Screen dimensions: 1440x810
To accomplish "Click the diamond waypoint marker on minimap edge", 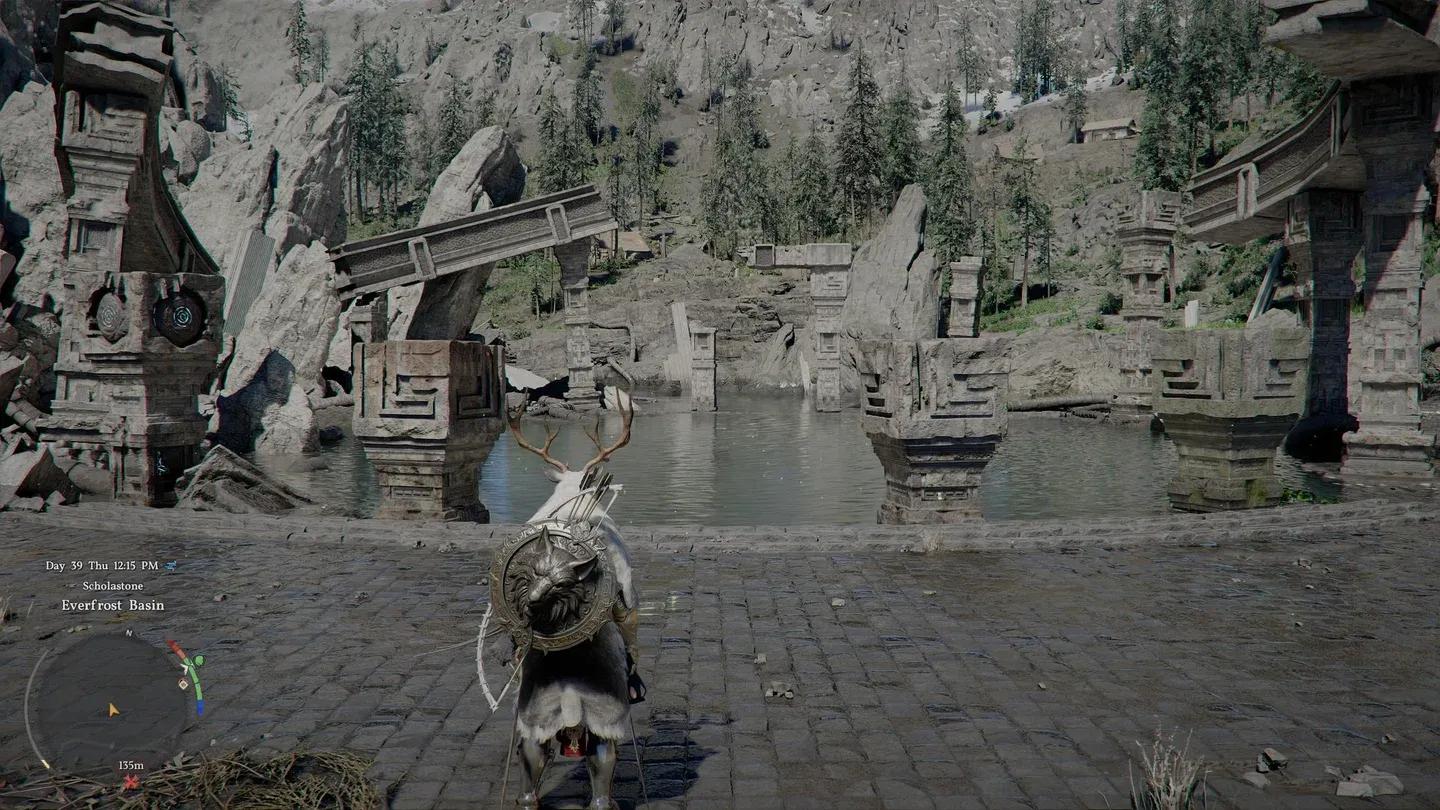I will point(183,684).
